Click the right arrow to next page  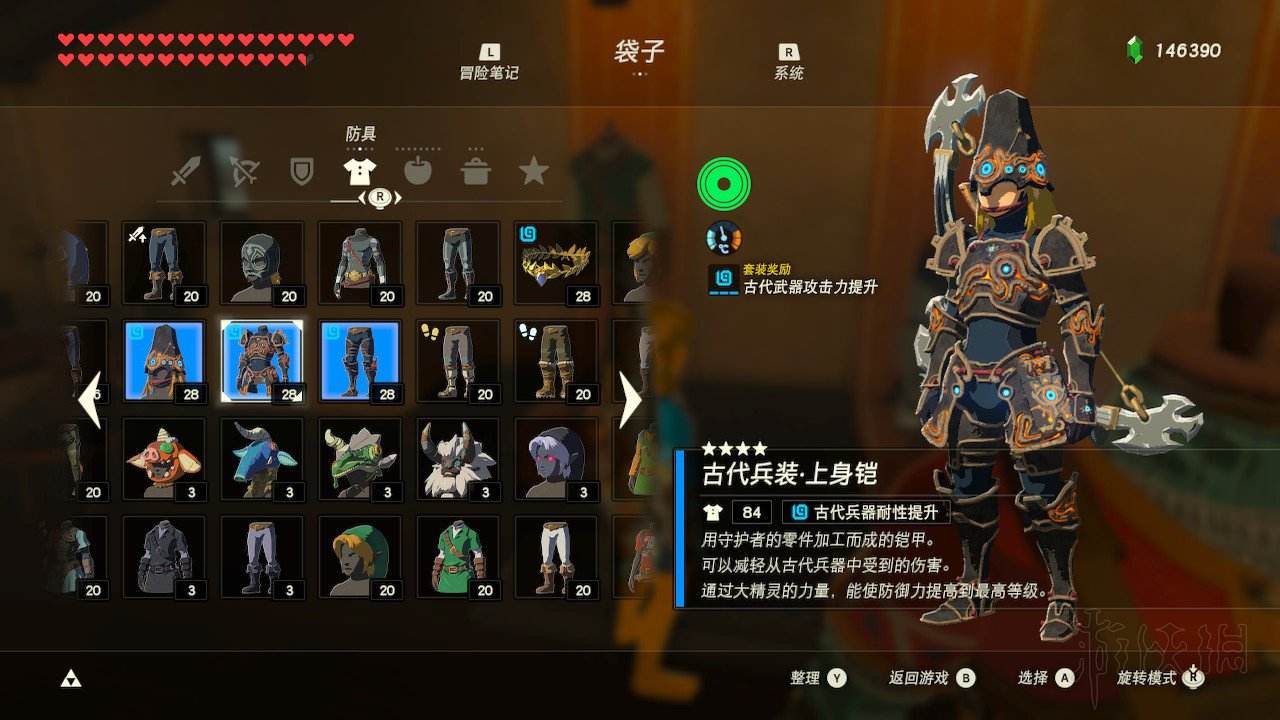(x=632, y=400)
